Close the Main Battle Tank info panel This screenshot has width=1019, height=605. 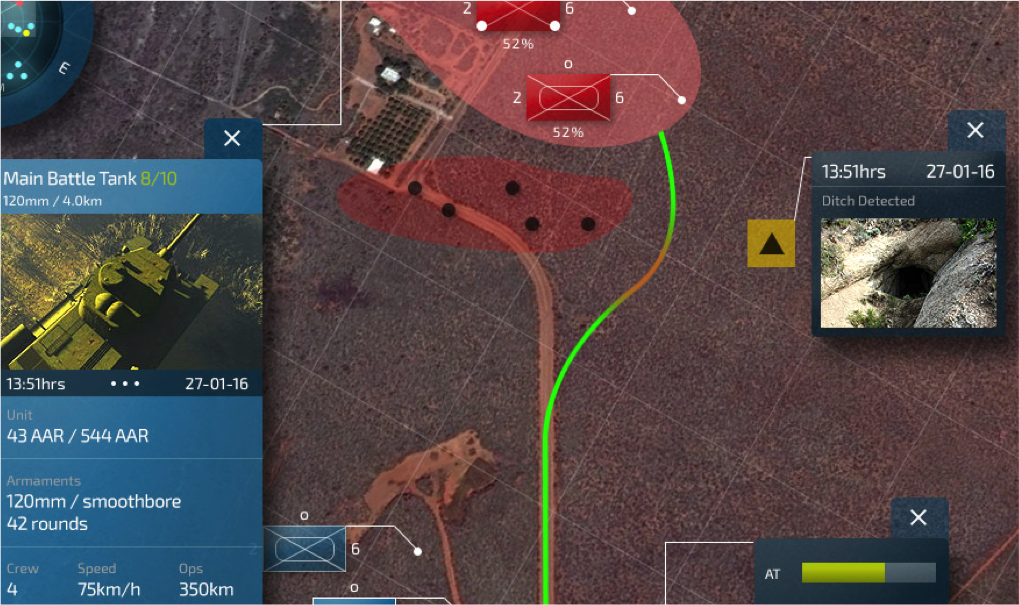coord(233,139)
